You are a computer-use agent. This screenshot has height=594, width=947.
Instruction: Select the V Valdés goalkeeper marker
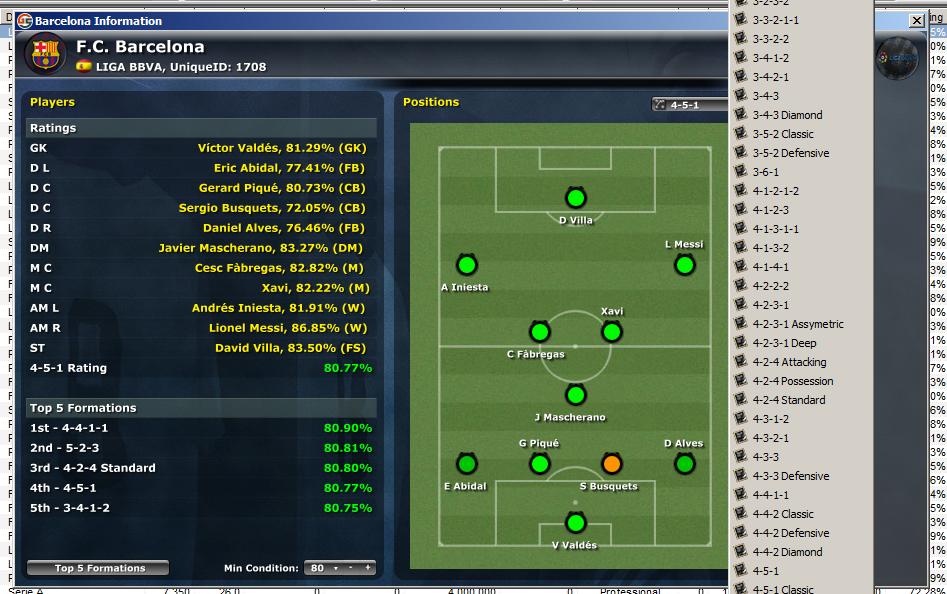(x=575, y=523)
